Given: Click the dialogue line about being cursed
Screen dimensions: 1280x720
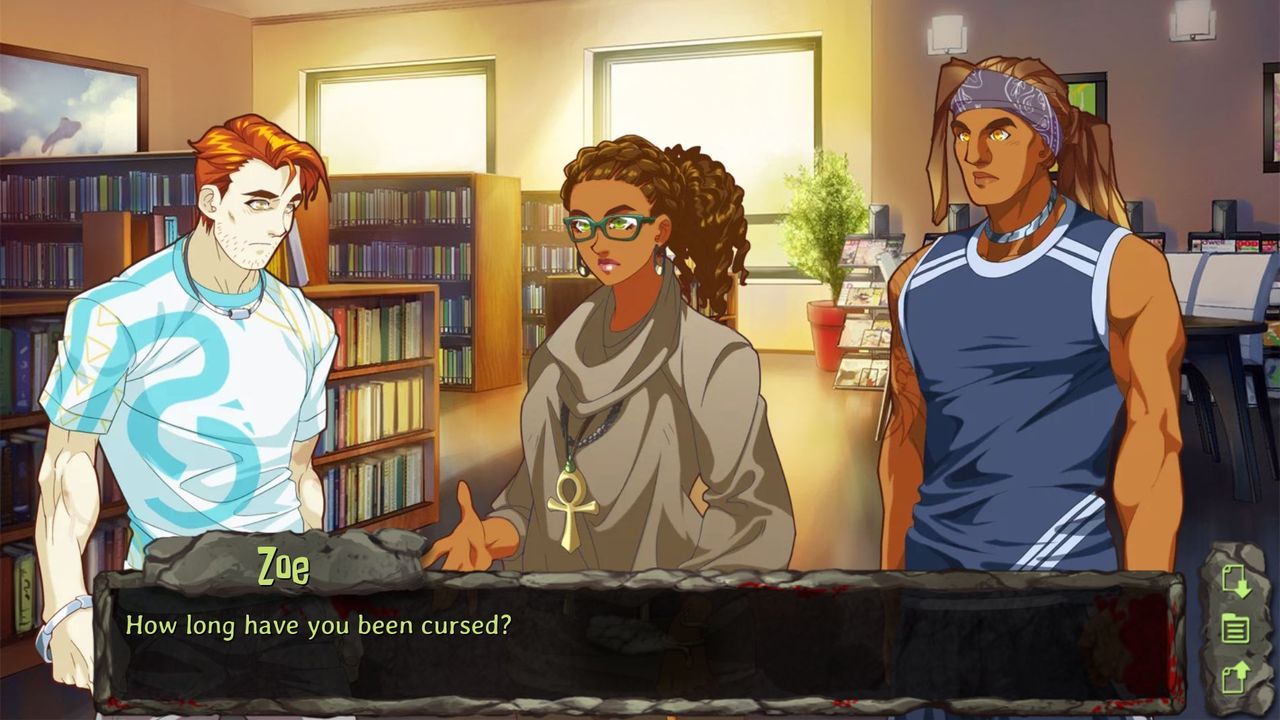Looking at the screenshot, I should pyautogui.click(x=318, y=624).
